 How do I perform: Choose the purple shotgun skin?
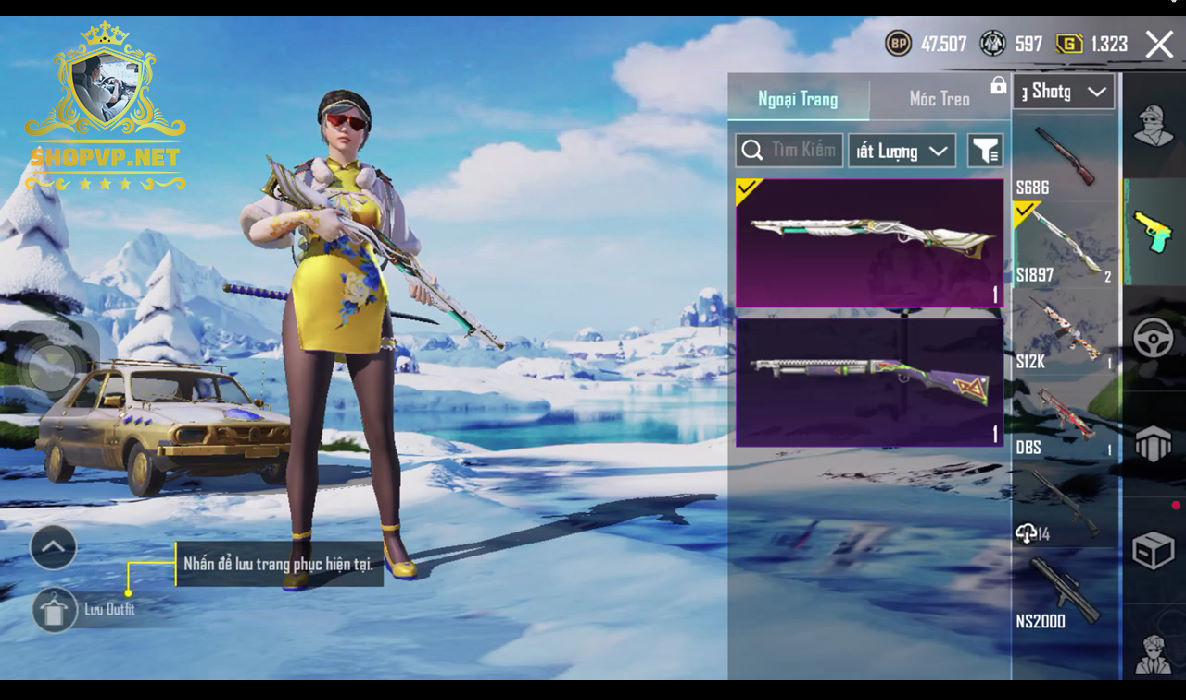pyautogui.click(x=870, y=382)
